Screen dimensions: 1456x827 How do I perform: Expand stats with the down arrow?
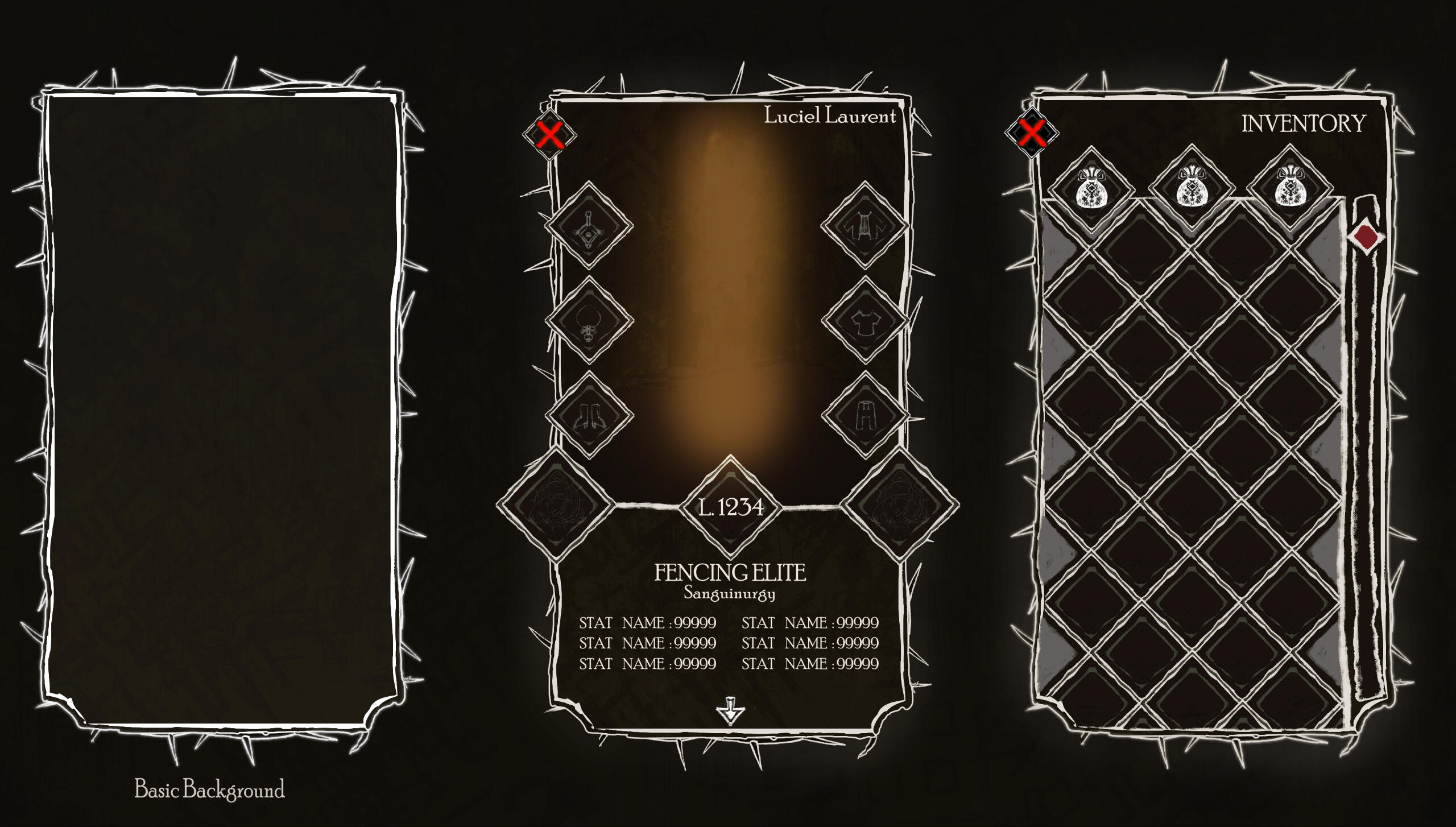[x=730, y=711]
